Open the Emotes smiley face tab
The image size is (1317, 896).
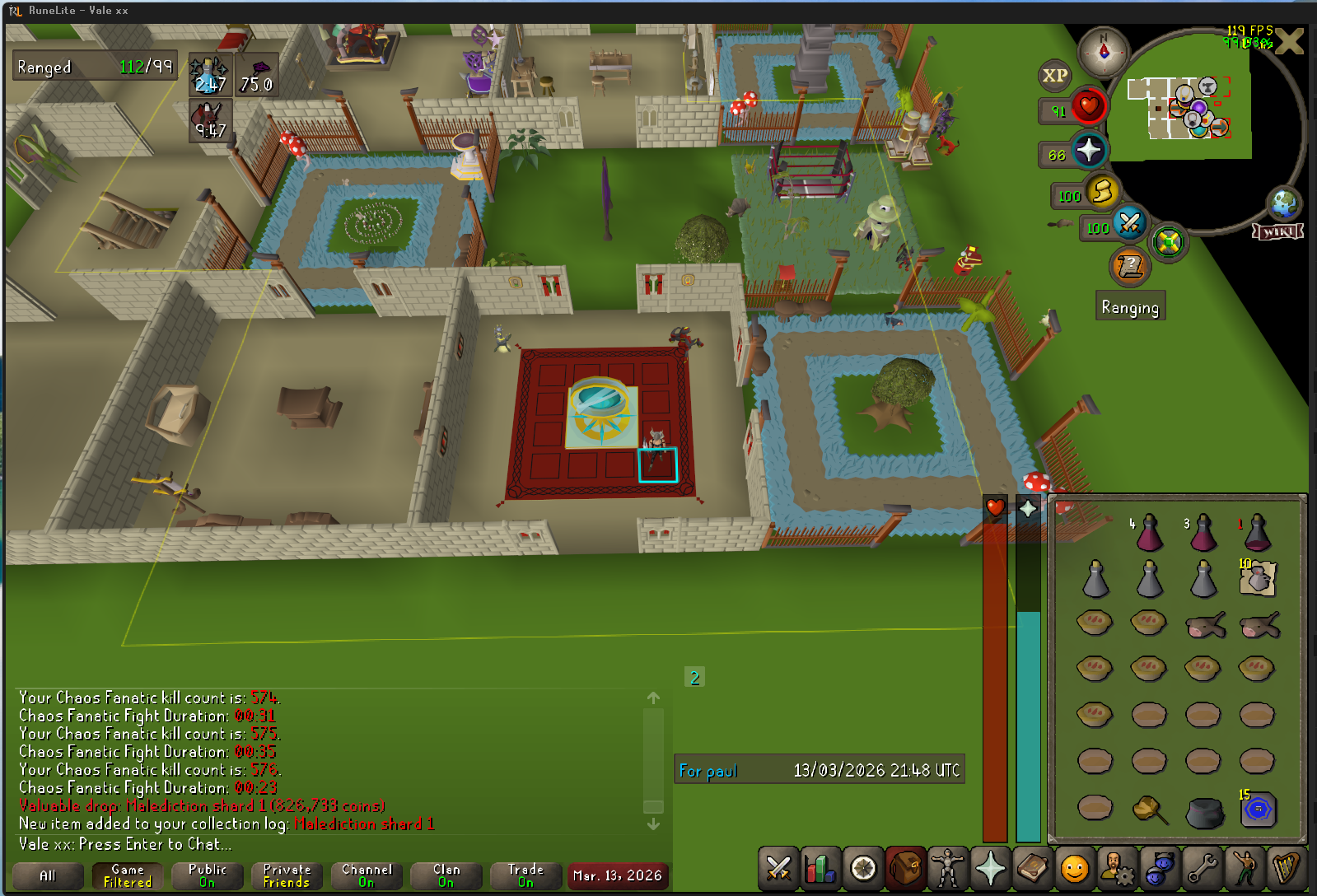(1074, 869)
